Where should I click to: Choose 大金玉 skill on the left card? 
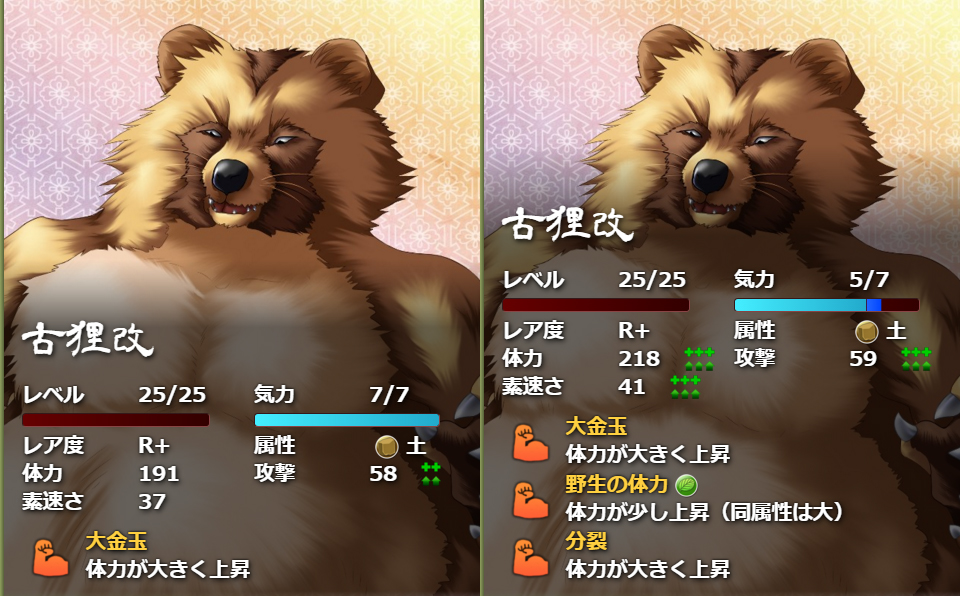coord(116,542)
